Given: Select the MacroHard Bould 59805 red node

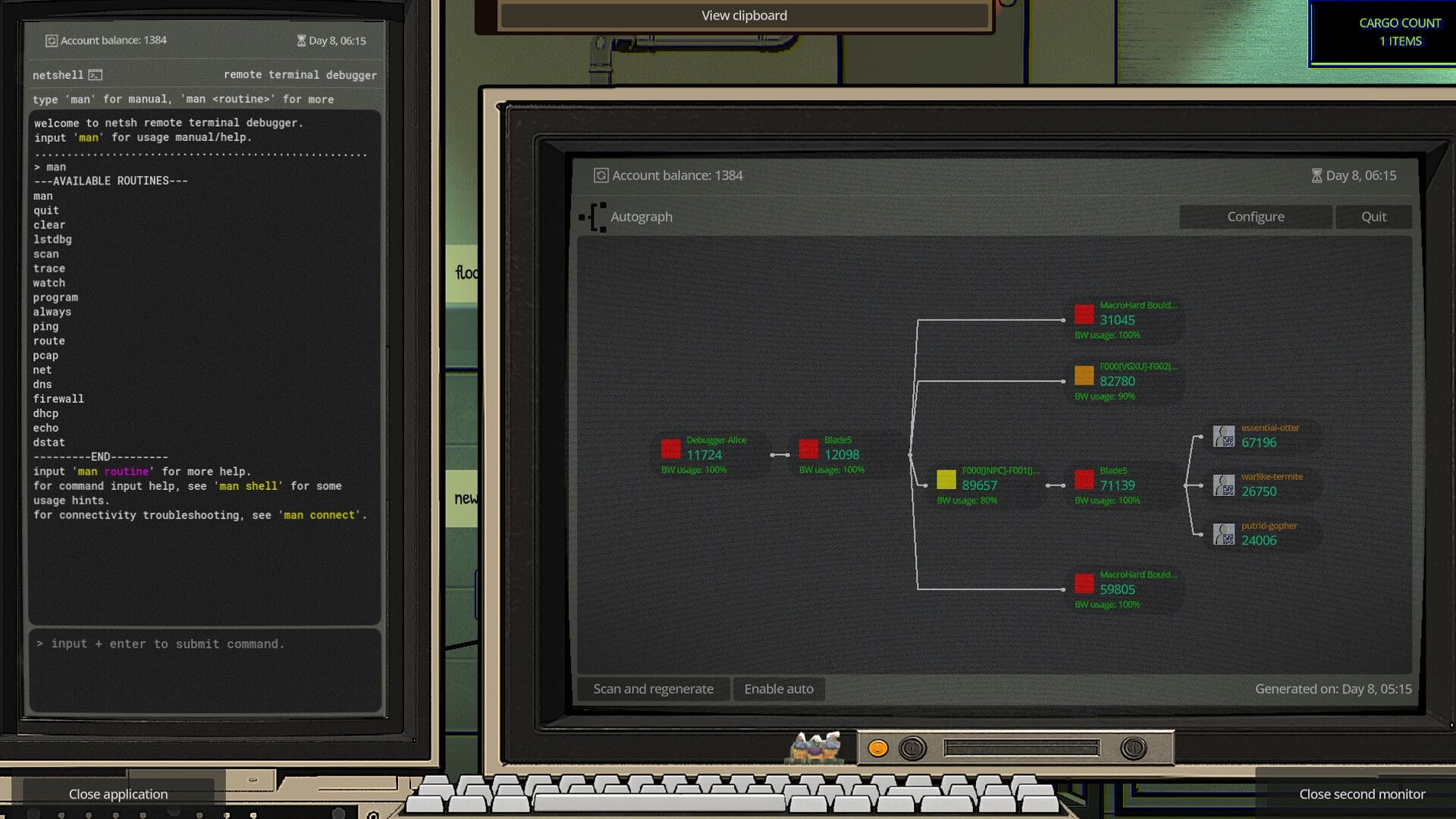Looking at the screenshot, I should tap(1086, 584).
